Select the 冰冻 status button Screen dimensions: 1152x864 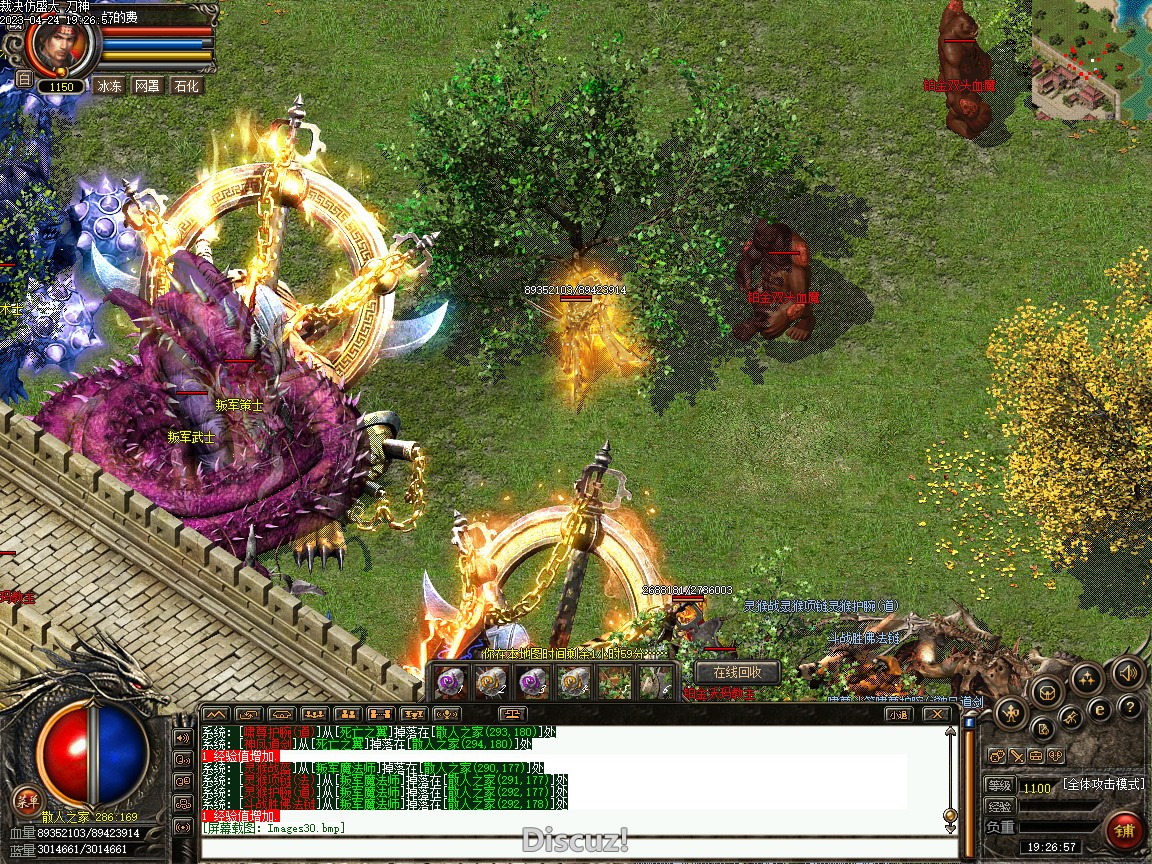click(110, 86)
